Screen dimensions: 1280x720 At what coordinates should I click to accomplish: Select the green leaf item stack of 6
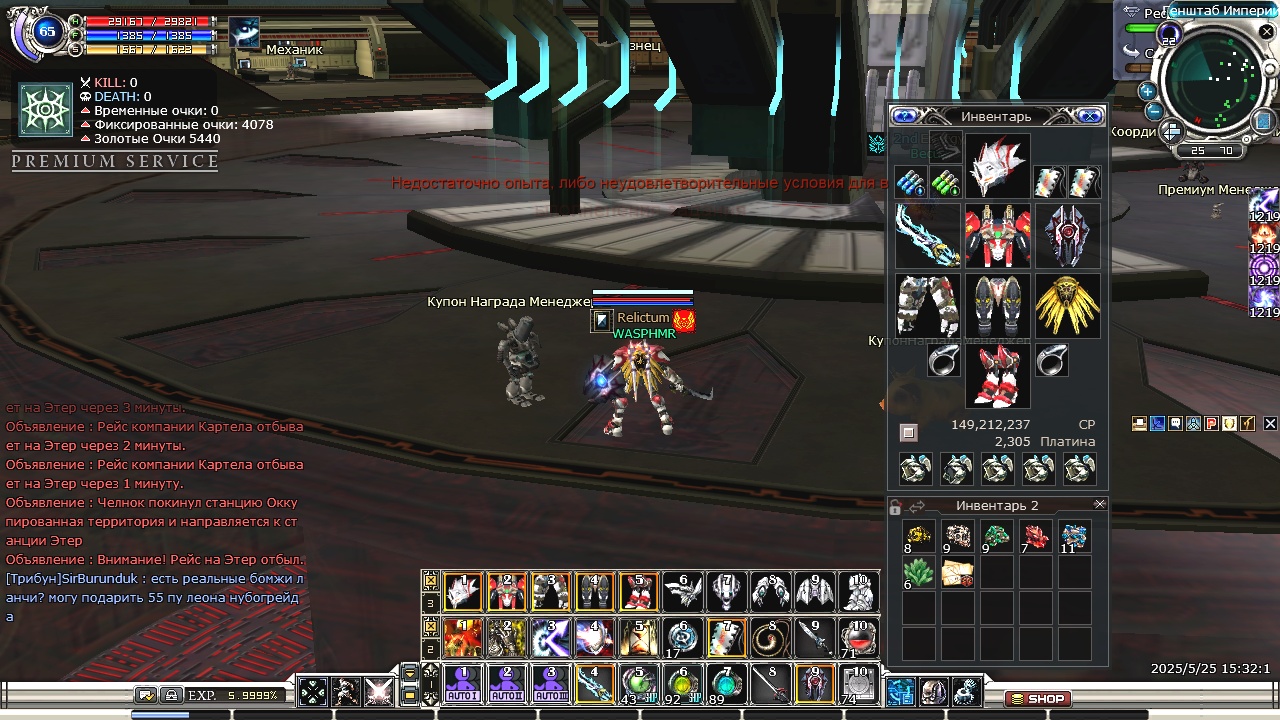pos(918,574)
